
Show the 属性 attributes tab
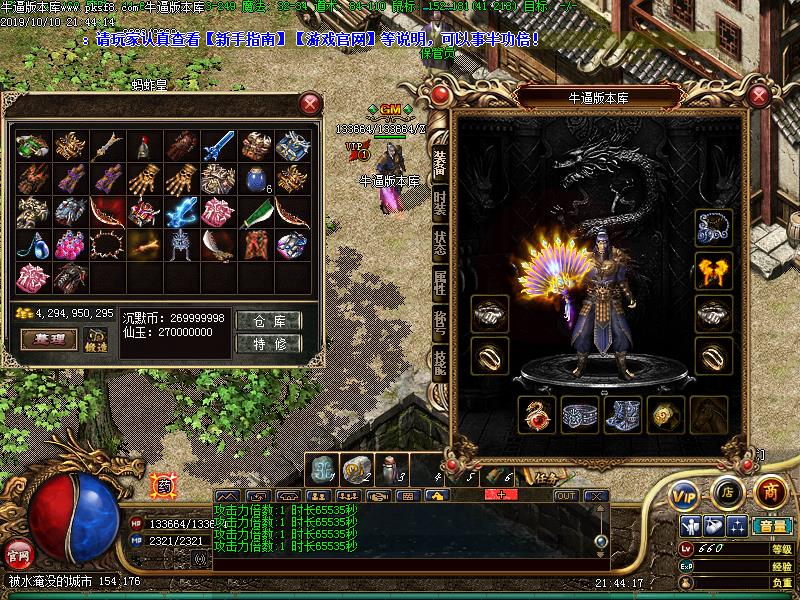coord(440,283)
